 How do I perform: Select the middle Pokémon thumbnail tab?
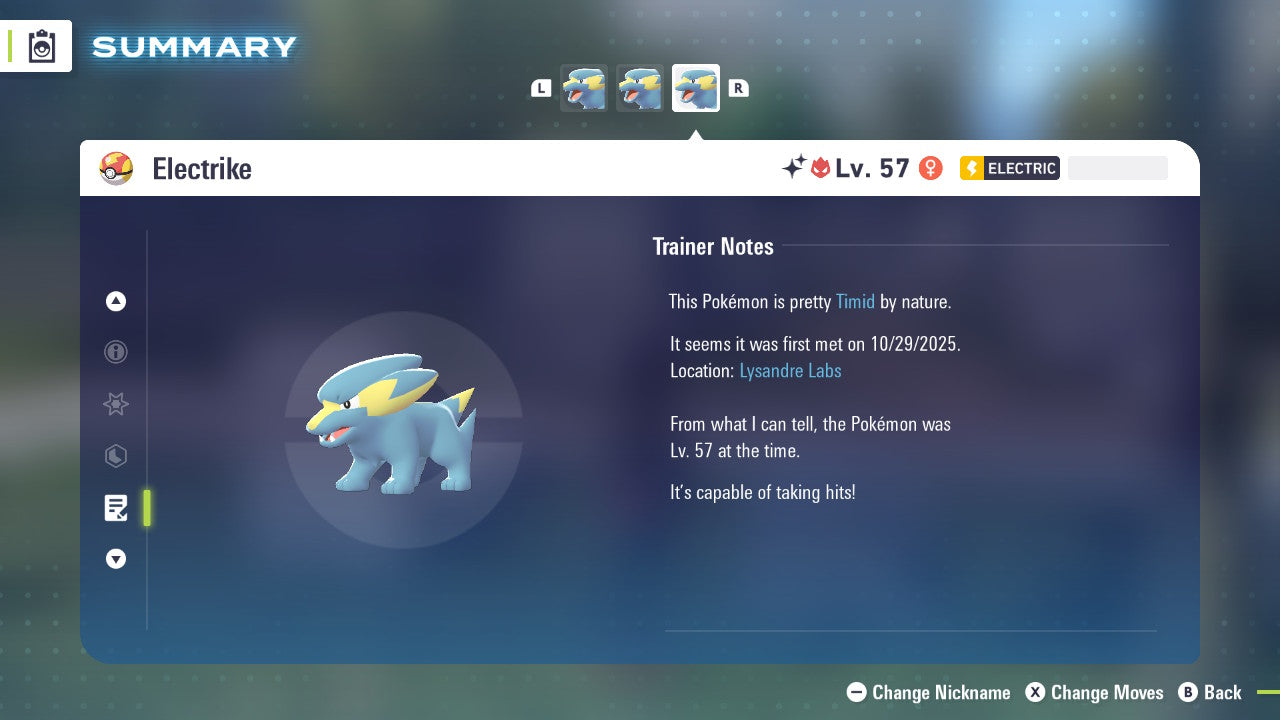[x=640, y=88]
